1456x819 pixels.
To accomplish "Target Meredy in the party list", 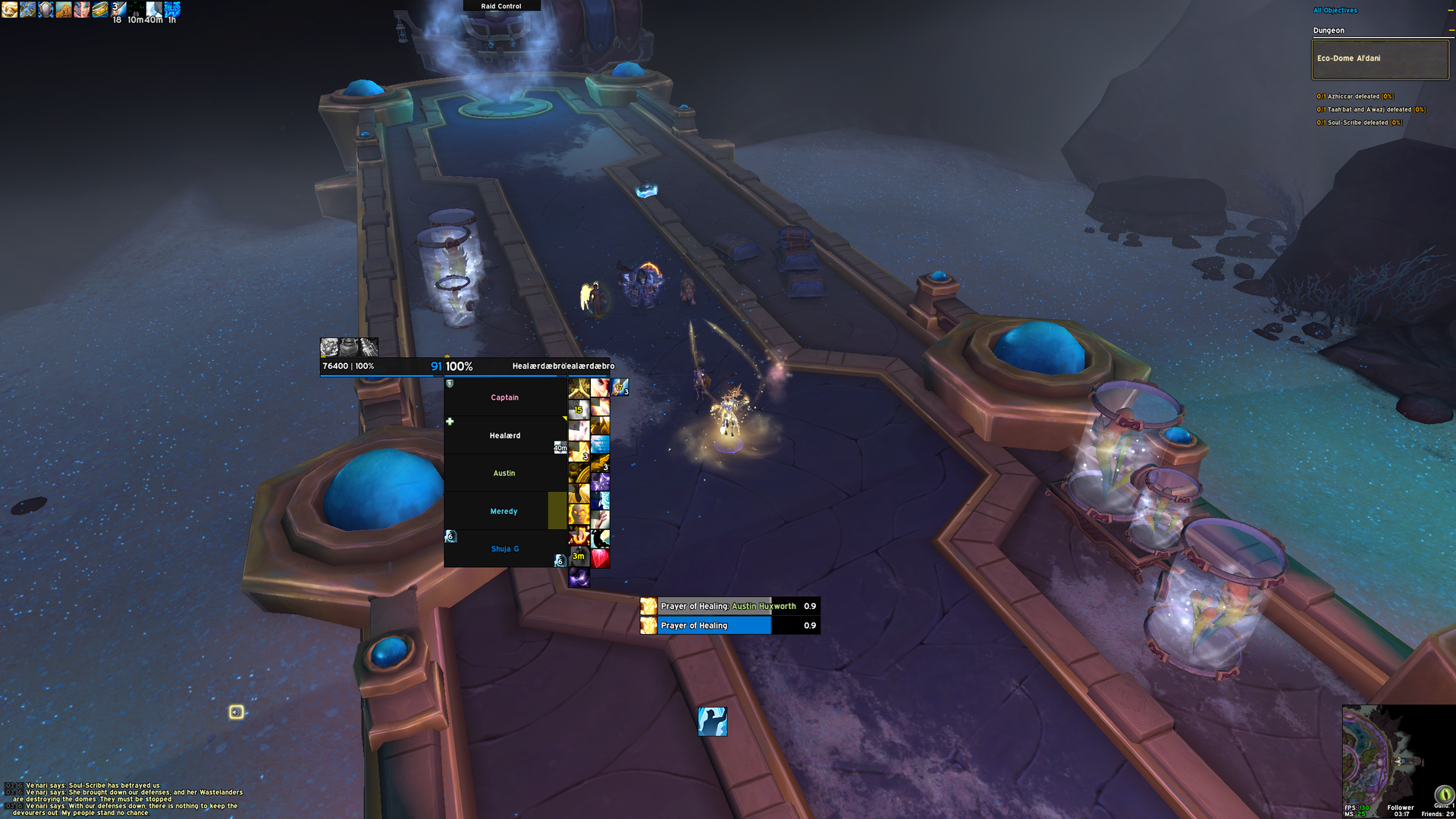I will [x=504, y=511].
